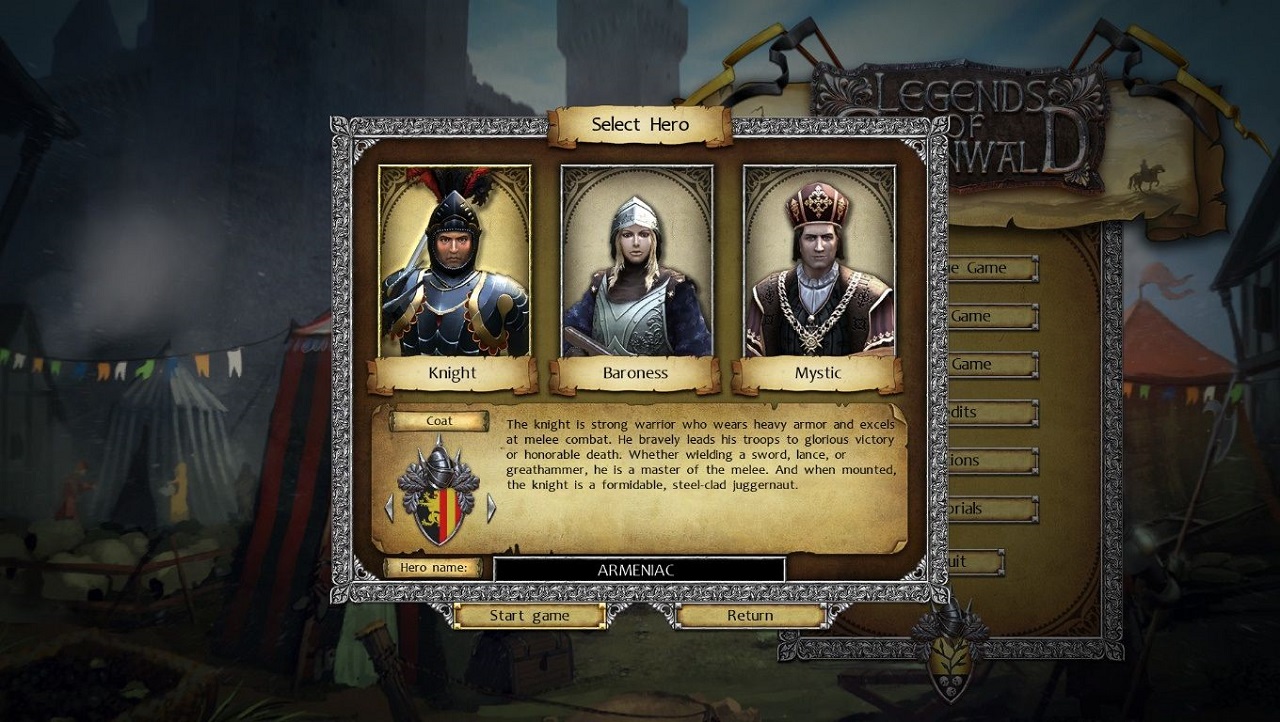Pick the Mystic hero portrait
The image size is (1280, 722).
coord(818,262)
